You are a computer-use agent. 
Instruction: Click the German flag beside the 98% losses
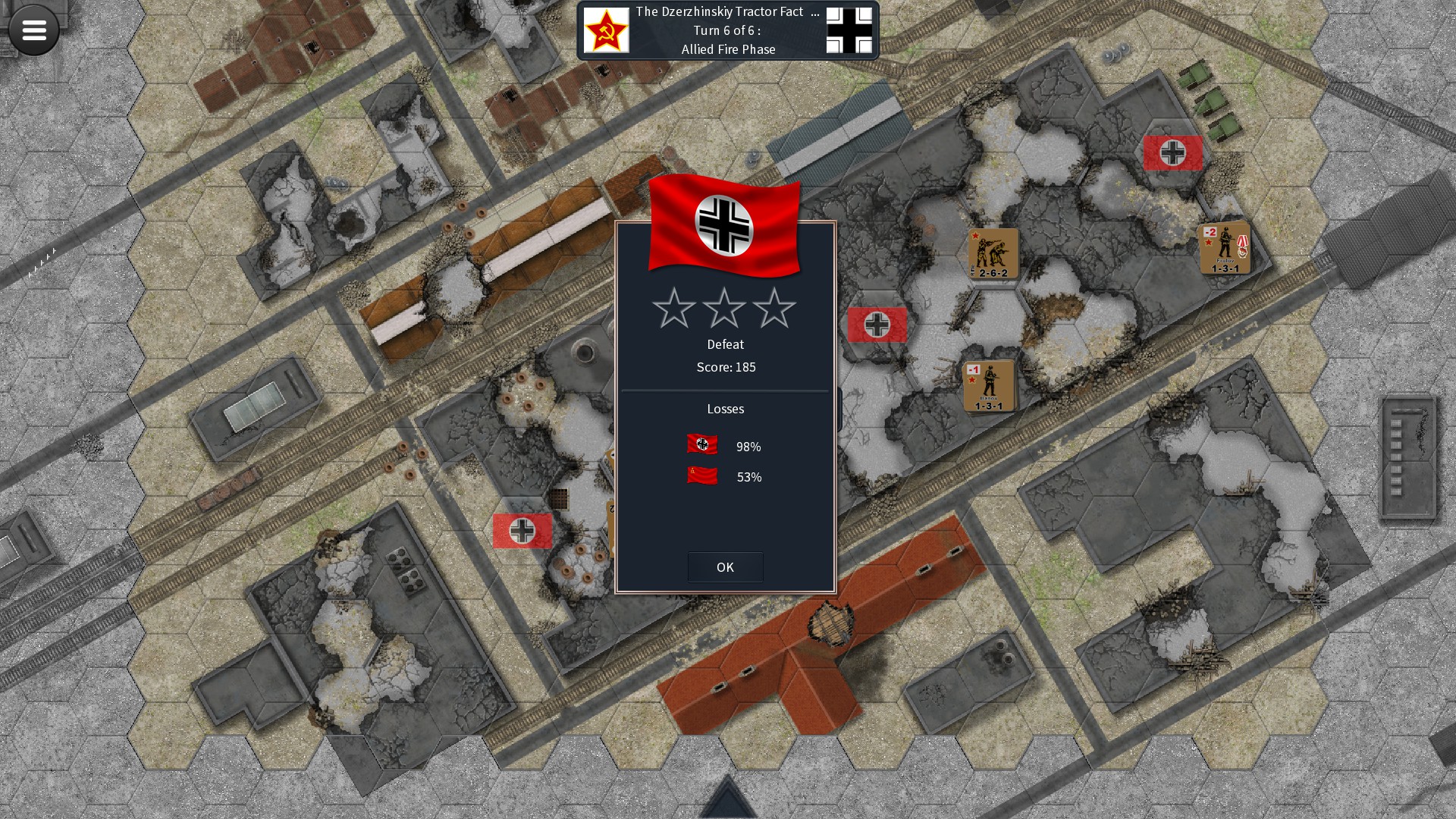[x=701, y=446]
